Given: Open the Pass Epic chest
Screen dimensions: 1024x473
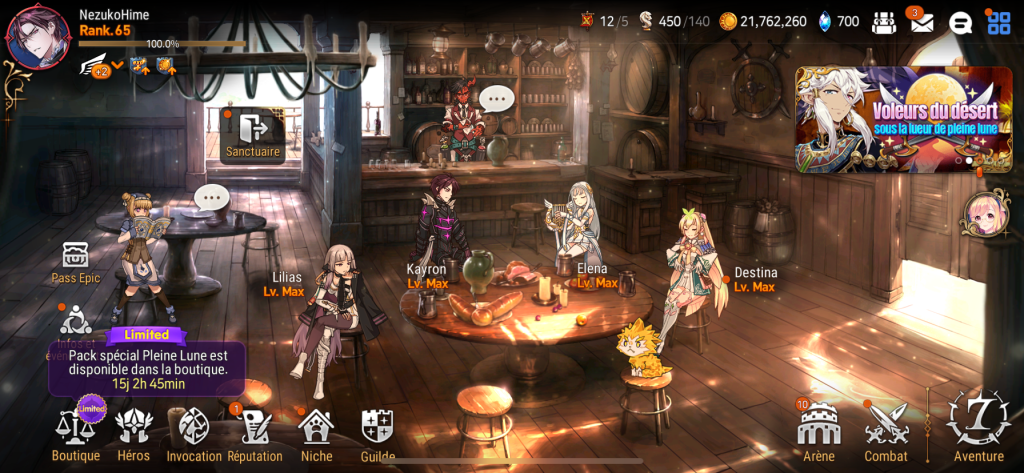Looking at the screenshot, I should click(x=76, y=256).
